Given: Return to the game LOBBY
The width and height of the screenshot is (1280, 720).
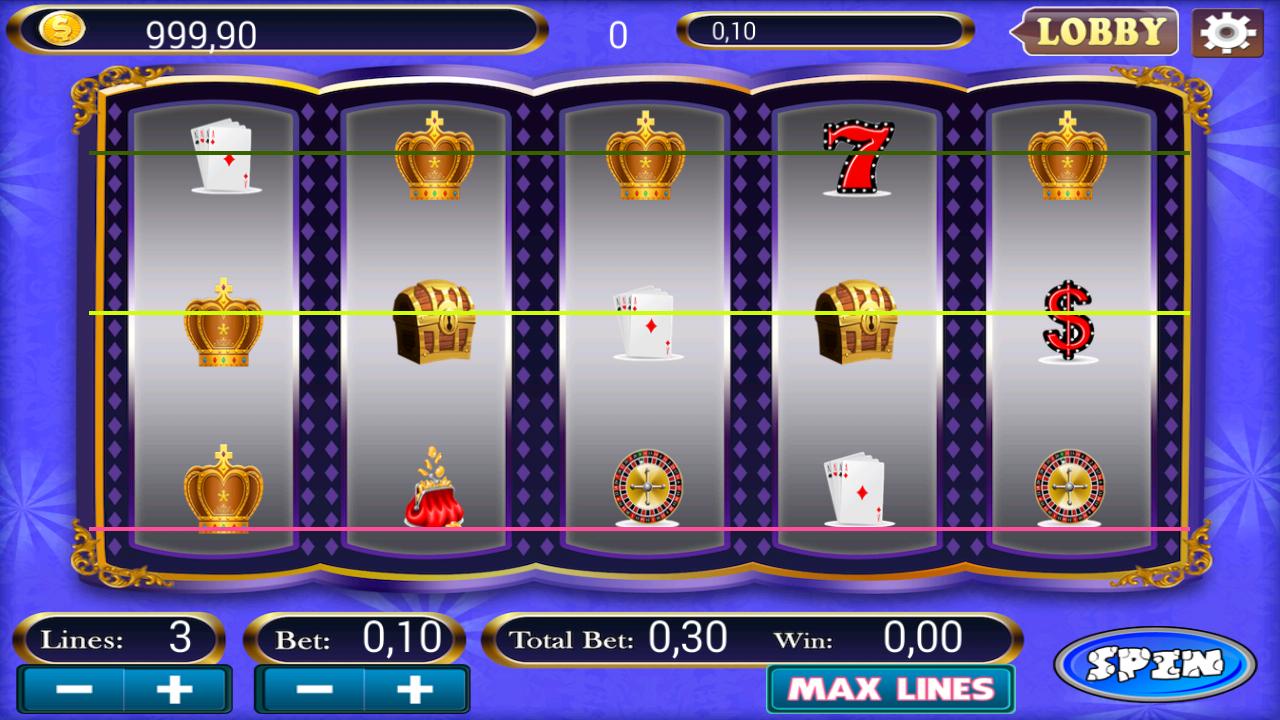Looking at the screenshot, I should [x=1099, y=31].
